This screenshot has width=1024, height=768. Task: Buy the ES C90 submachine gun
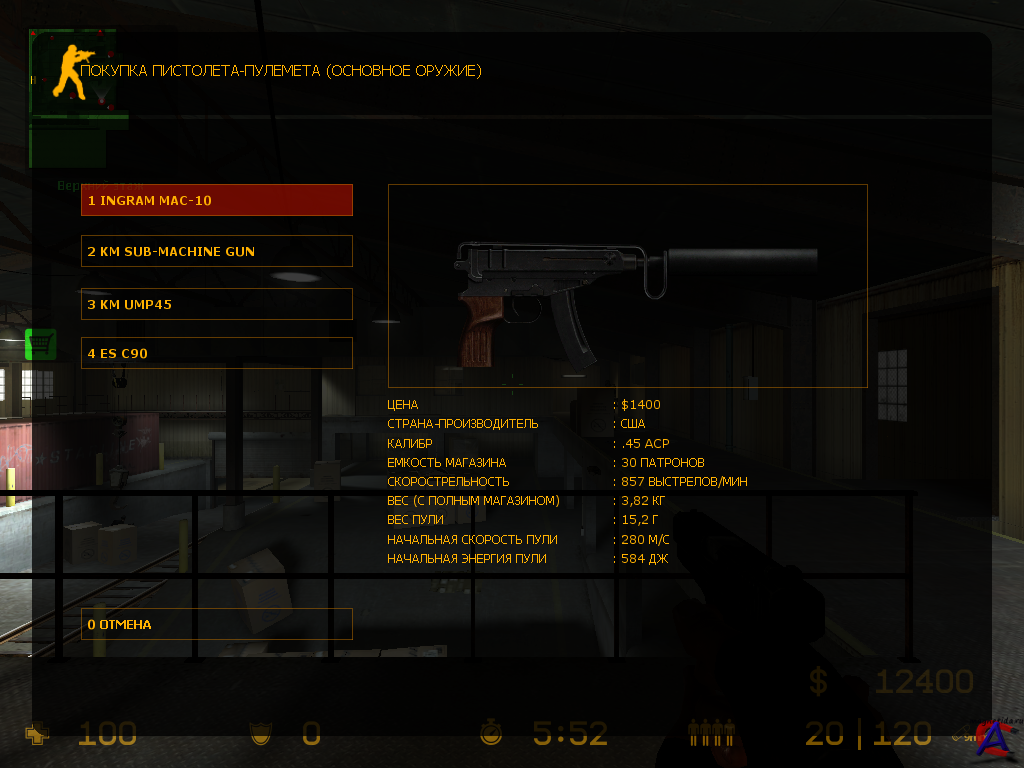216,353
